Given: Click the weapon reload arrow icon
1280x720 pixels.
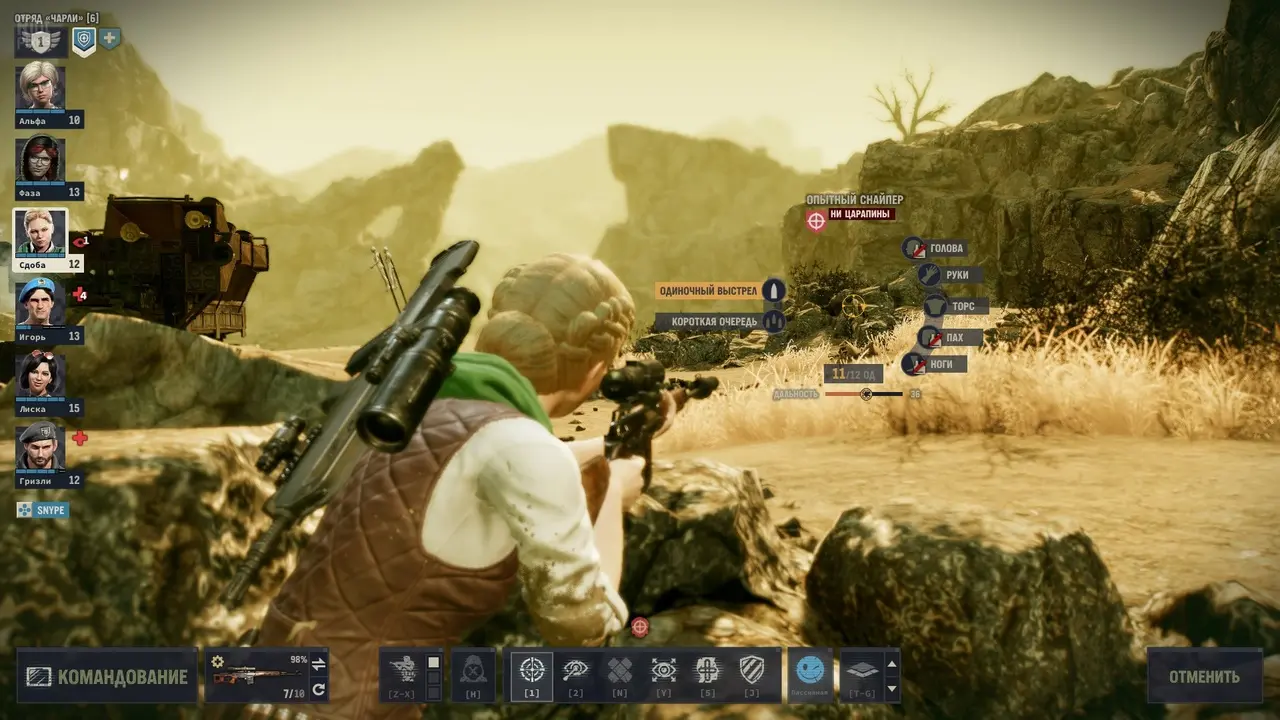Looking at the screenshot, I should click(x=319, y=689).
